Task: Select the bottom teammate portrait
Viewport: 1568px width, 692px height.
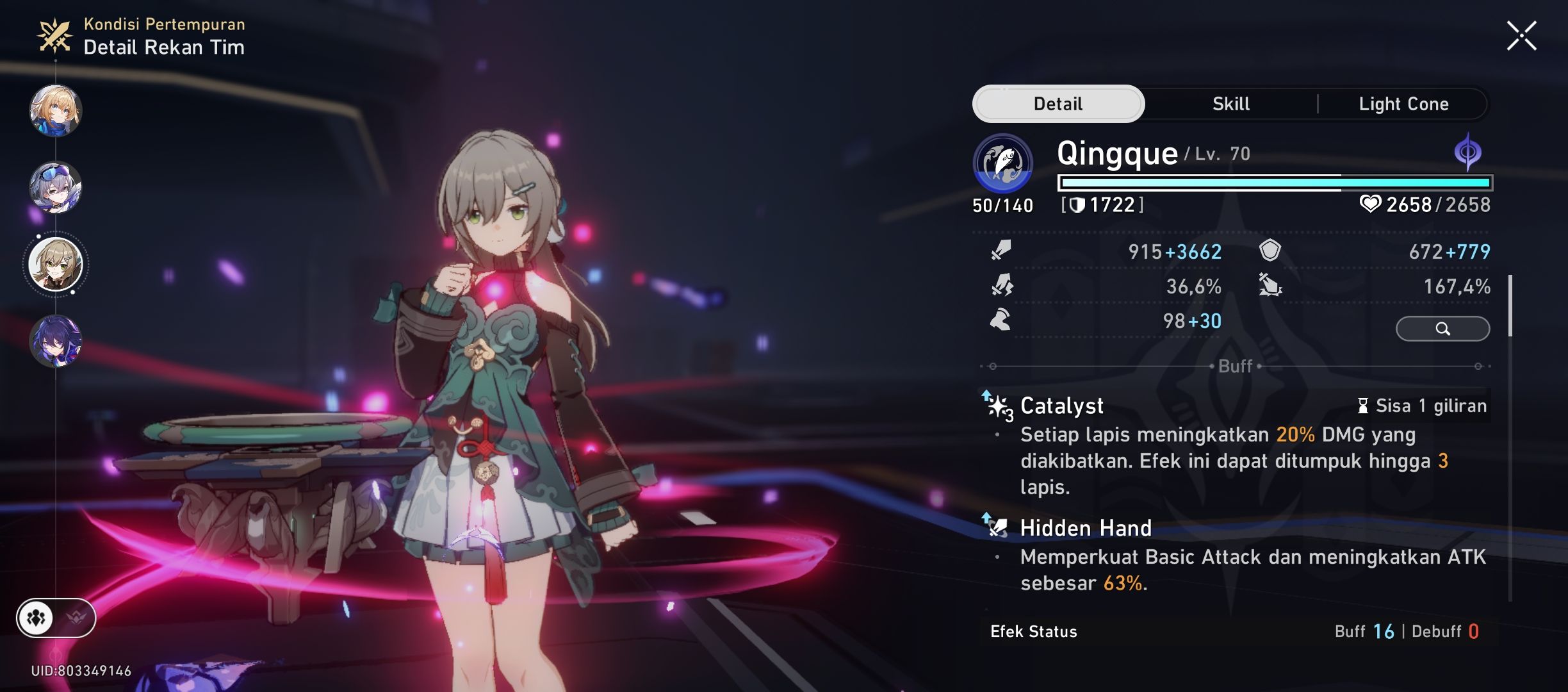Action: [x=56, y=342]
